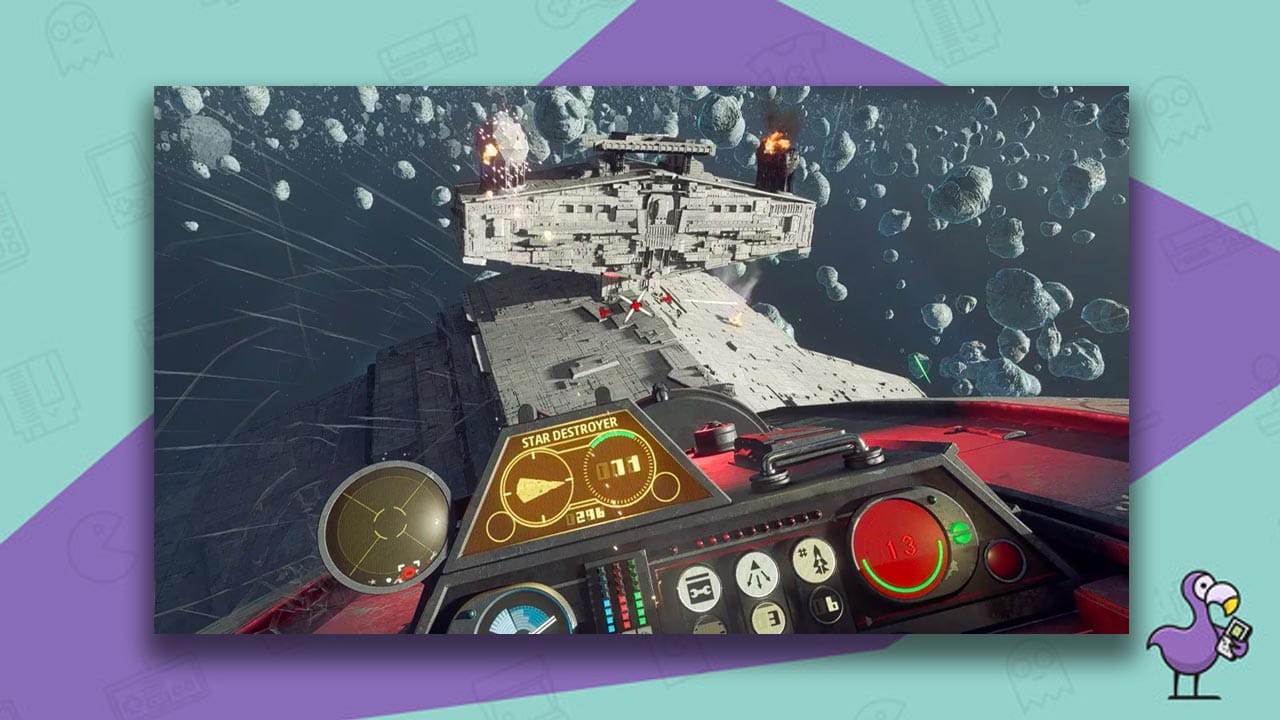Viewport: 1280px width, 720px height.
Task: Click the 011 ammo counter display
Action: coord(619,465)
